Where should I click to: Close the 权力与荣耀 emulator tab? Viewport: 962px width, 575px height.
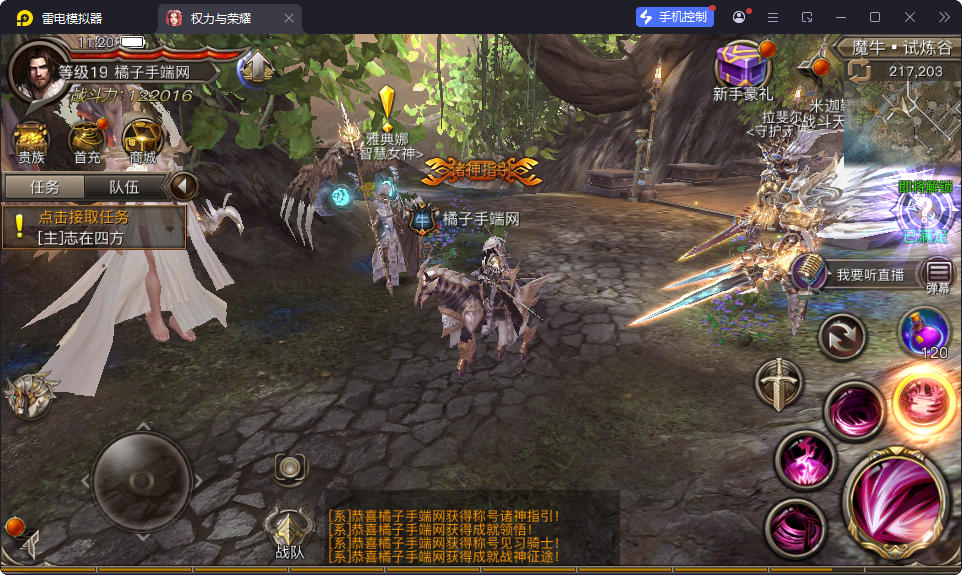point(289,18)
